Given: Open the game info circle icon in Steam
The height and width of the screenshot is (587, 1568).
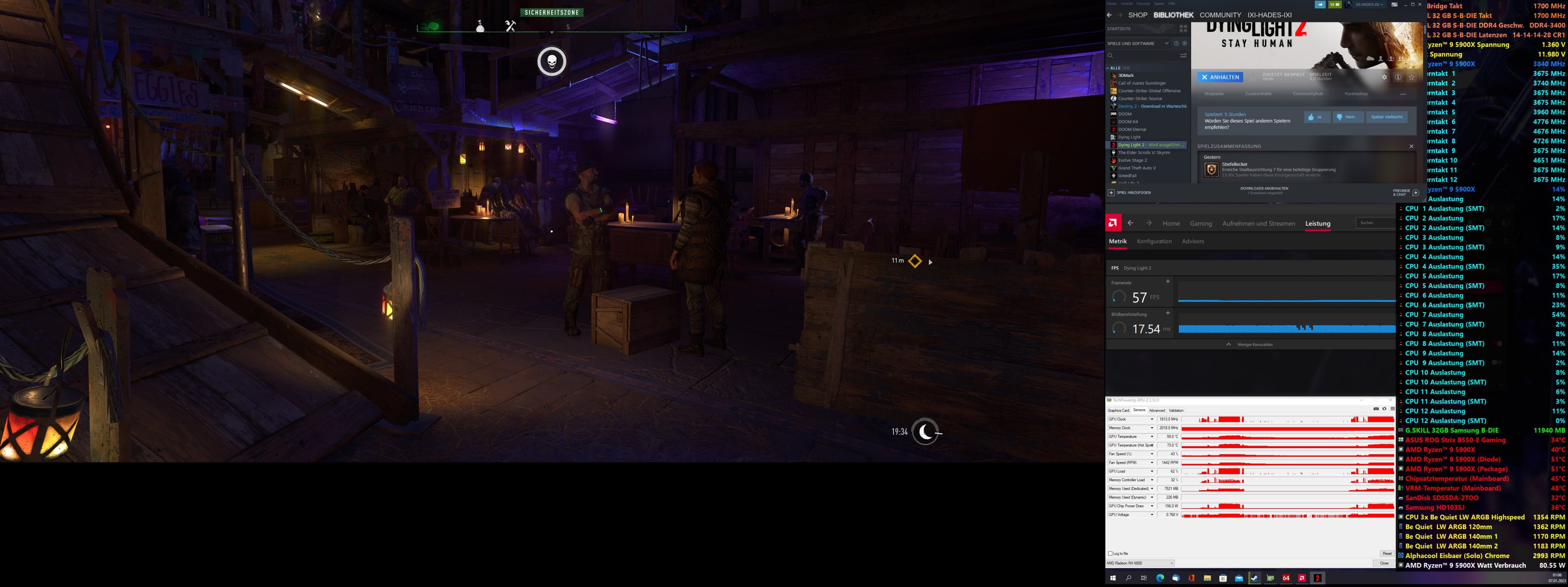Looking at the screenshot, I should [x=1398, y=78].
